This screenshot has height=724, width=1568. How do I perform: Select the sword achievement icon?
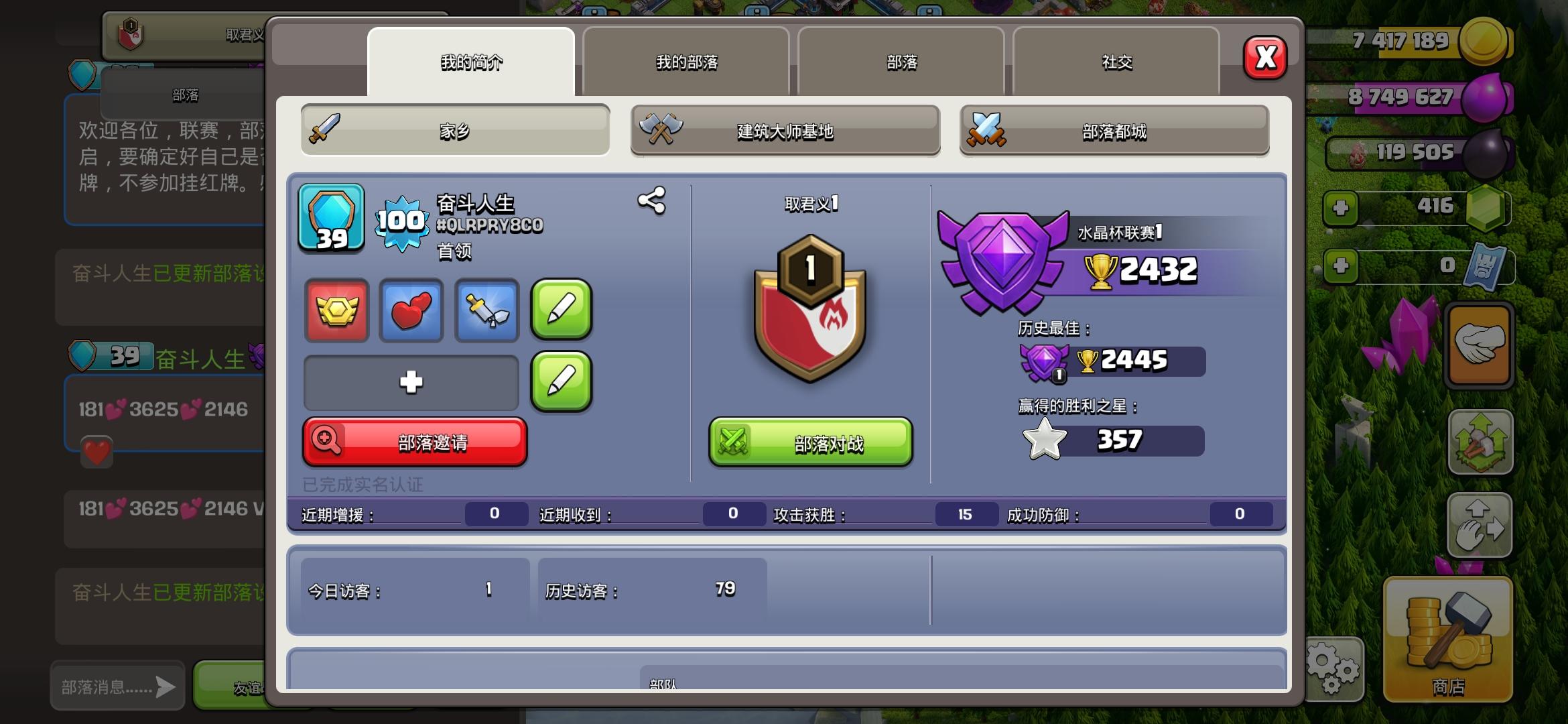click(486, 311)
